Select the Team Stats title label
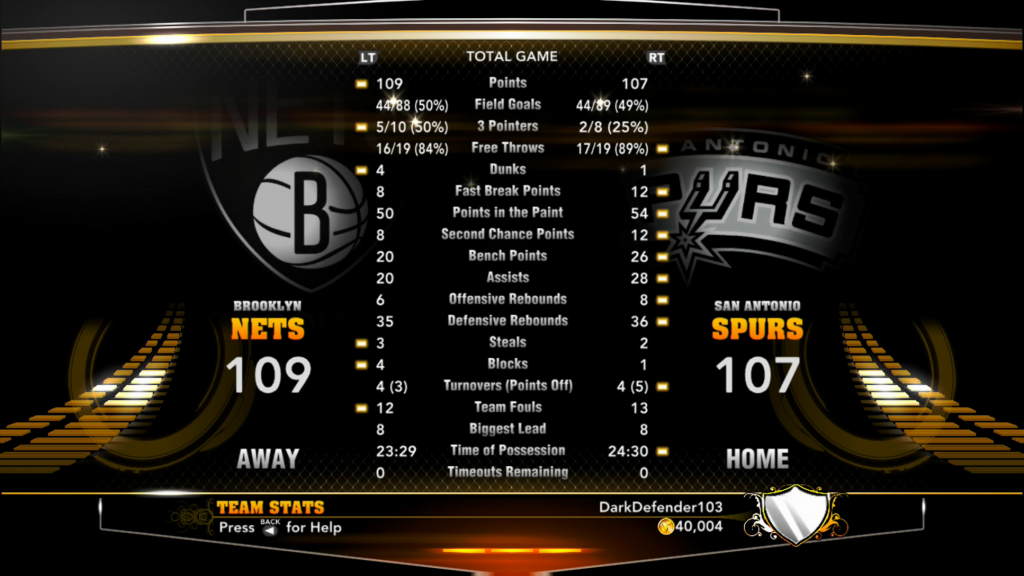The image size is (1024, 576). pos(270,508)
